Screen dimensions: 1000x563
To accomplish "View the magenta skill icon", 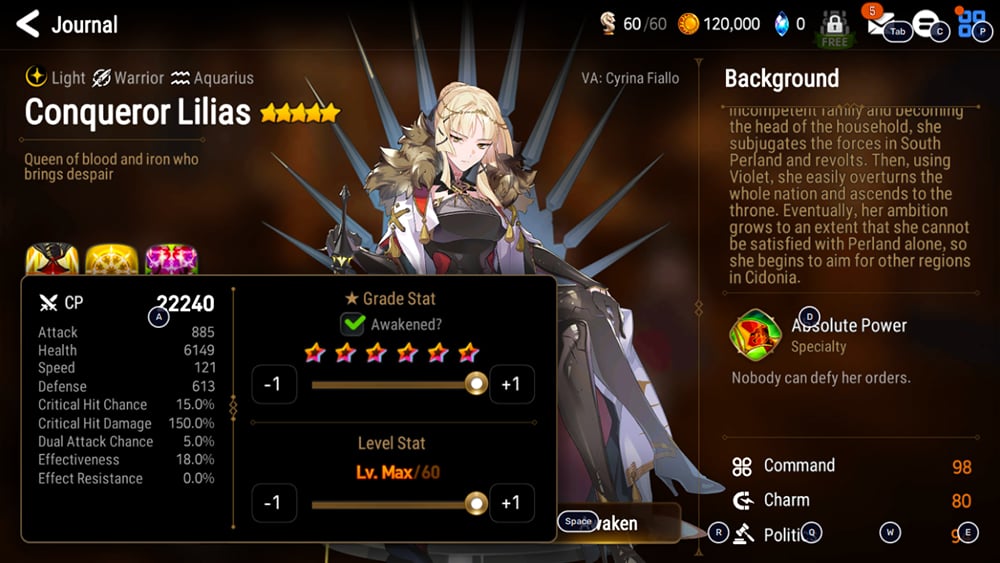I will pos(169,262).
